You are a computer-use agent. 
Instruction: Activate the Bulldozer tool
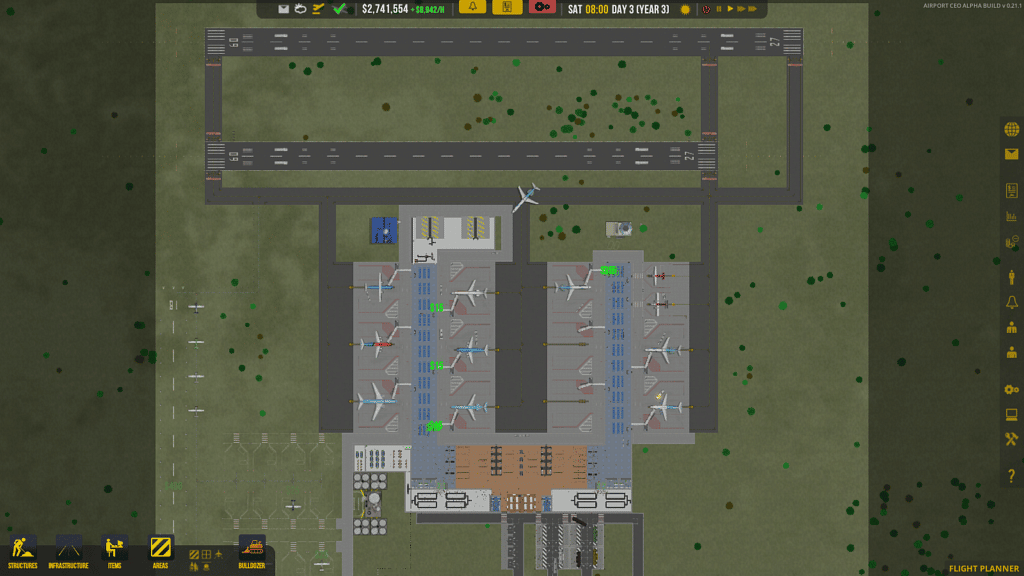click(x=252, y=550)
